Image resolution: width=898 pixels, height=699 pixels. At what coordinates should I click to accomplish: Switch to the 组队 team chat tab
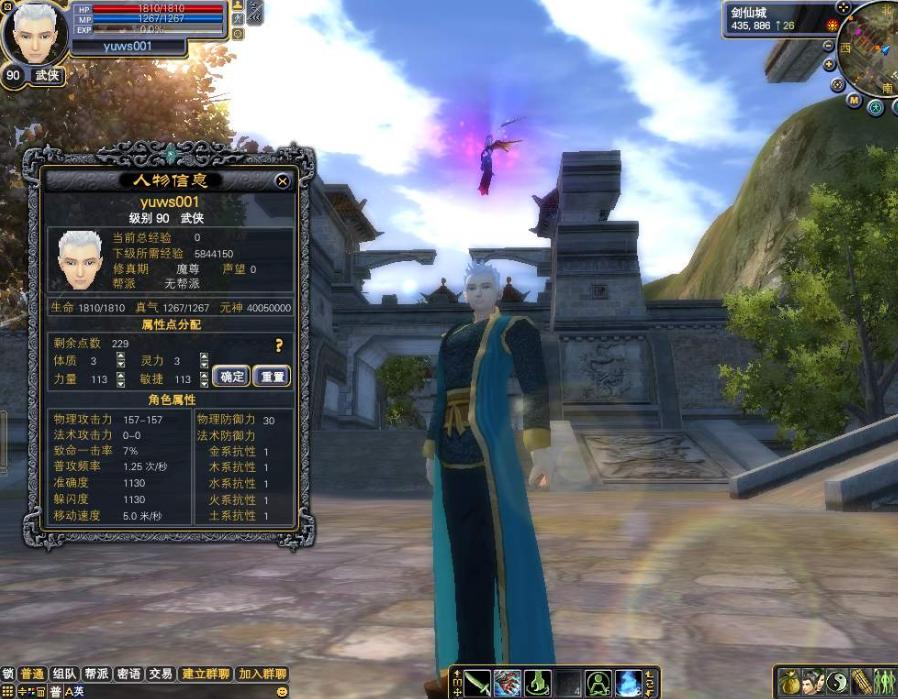click(64, 674)
